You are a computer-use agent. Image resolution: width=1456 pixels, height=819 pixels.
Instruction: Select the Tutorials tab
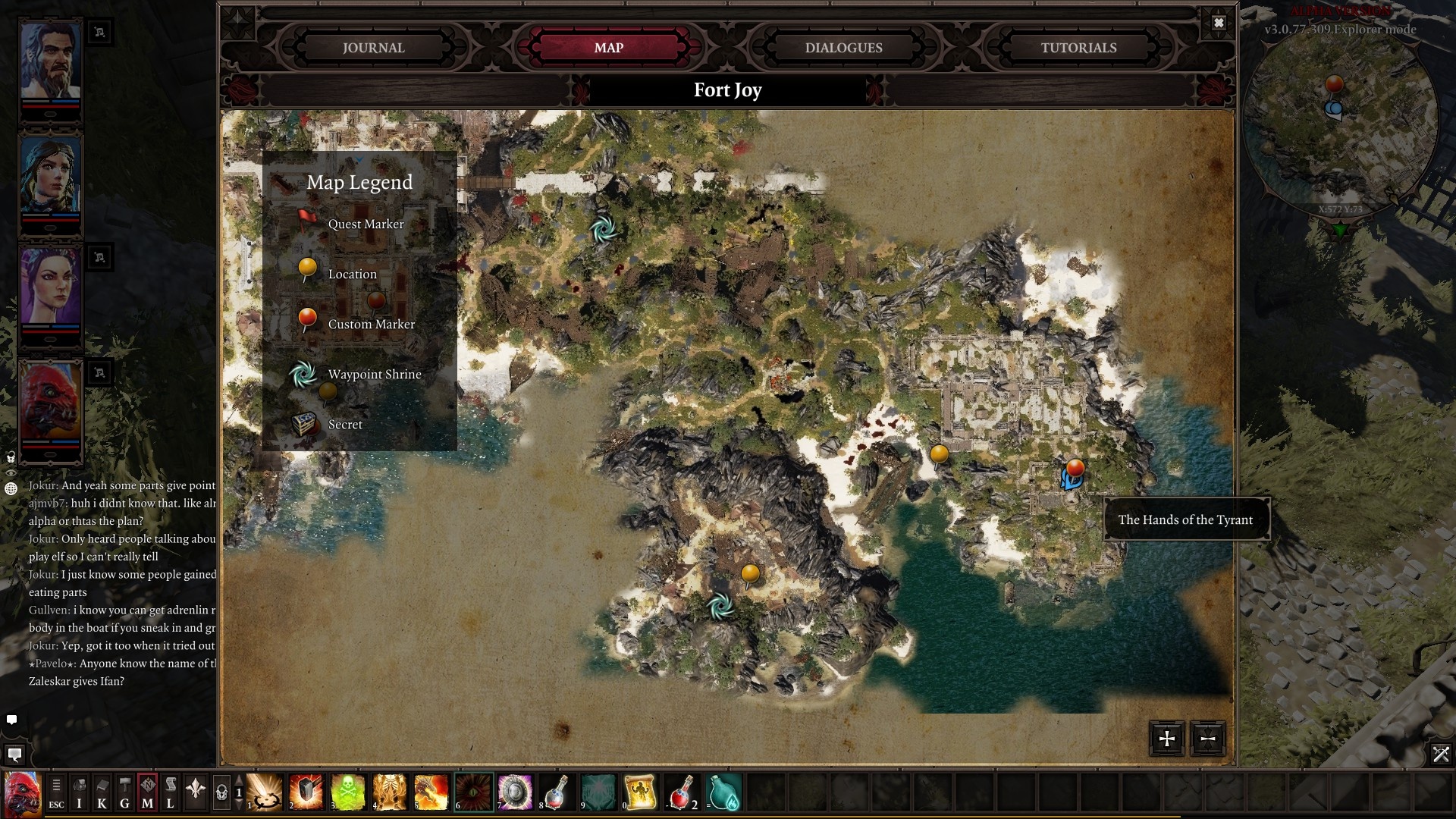pyautogui.click(x=1078, y=48)
